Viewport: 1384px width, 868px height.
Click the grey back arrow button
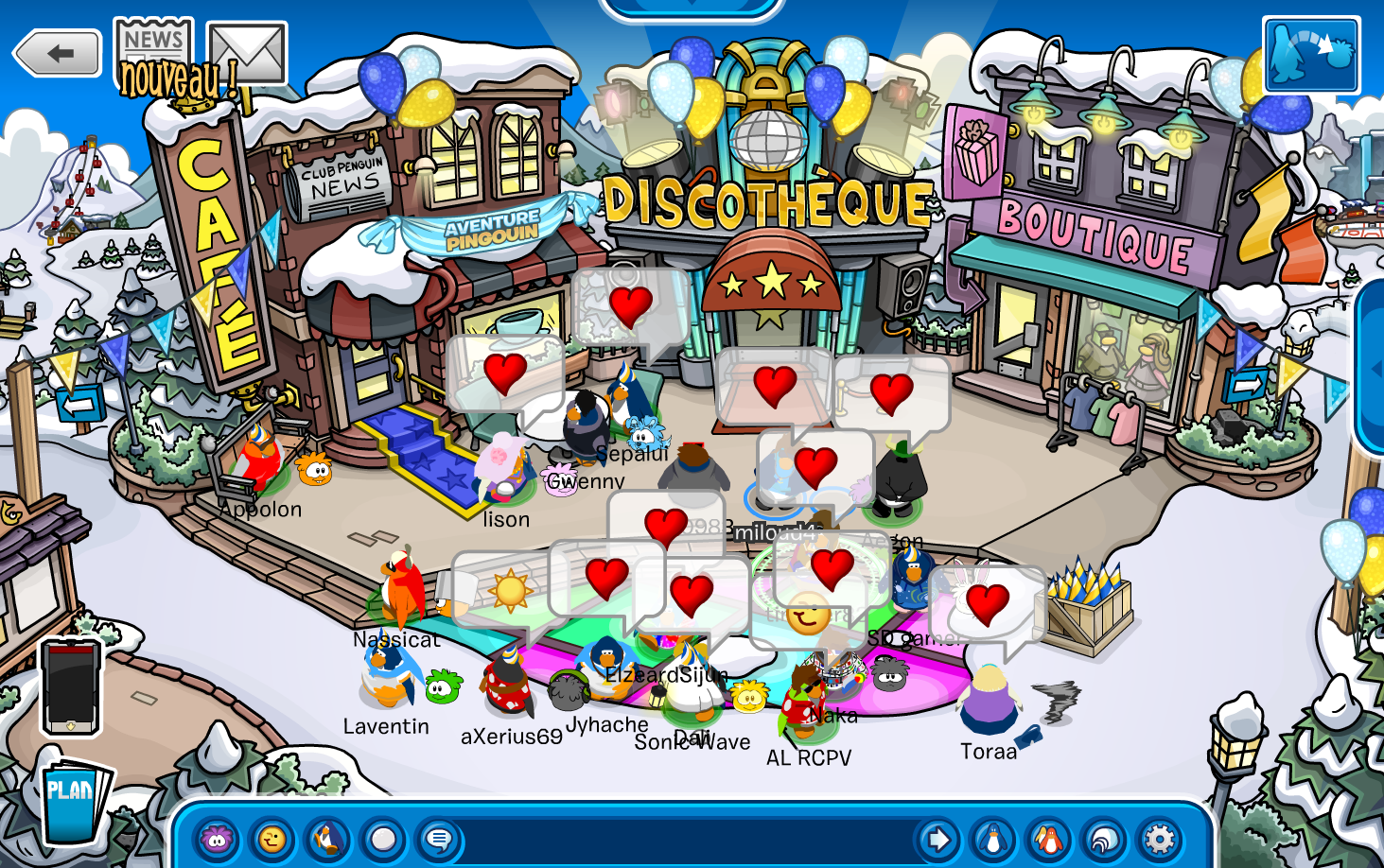[58, 53]
